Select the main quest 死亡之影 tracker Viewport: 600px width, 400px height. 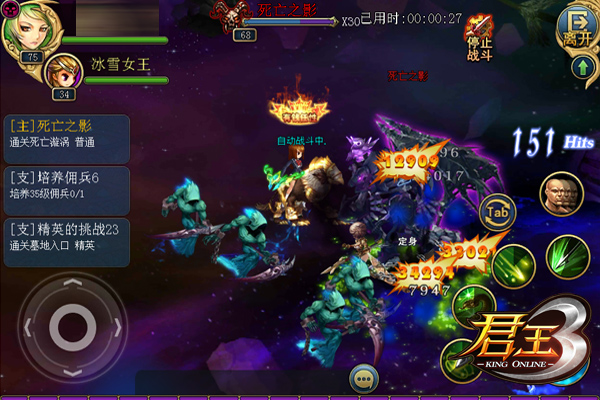[x=66, y=136]
